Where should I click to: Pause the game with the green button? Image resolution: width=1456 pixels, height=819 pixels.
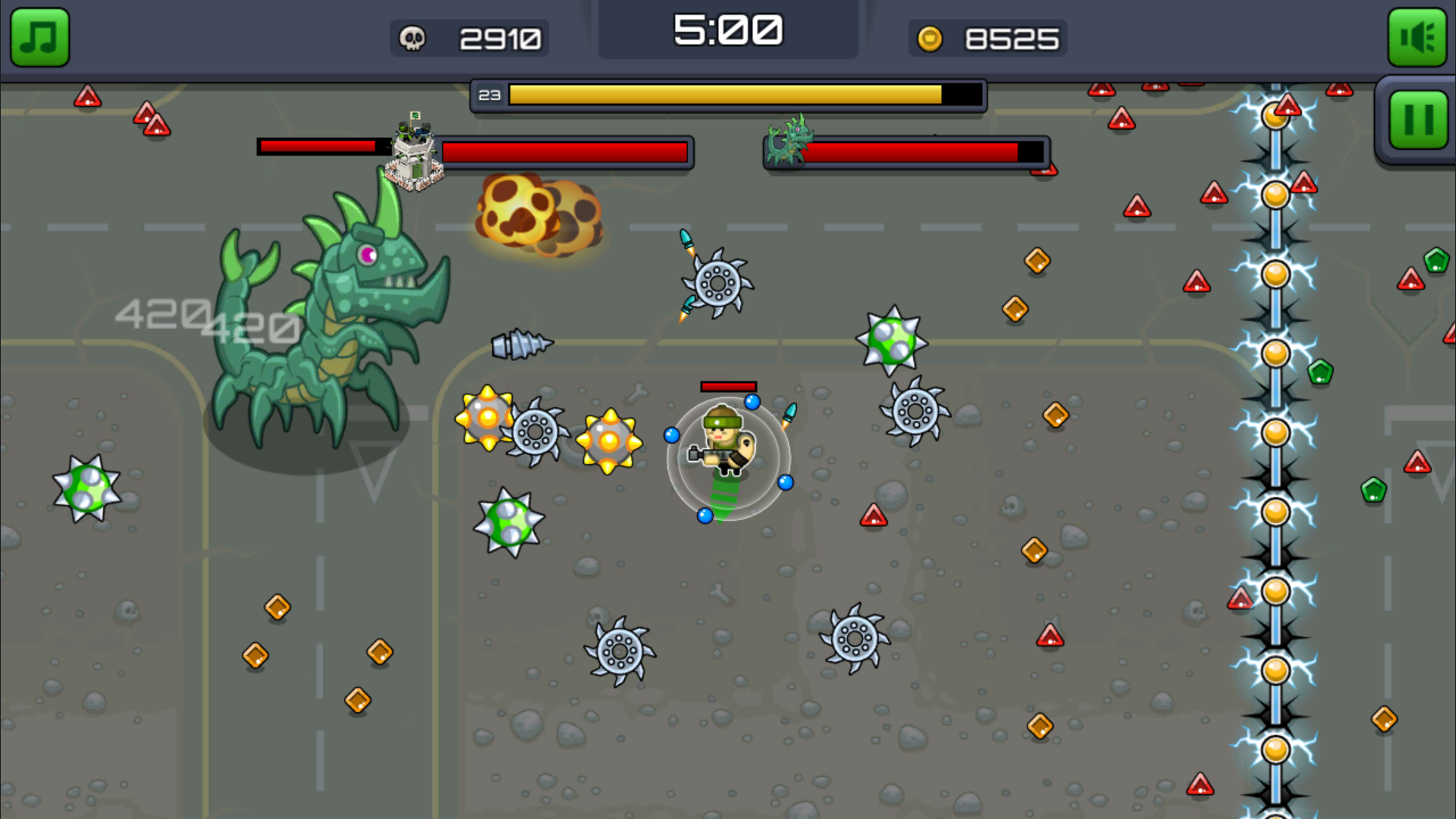coord(1418,120)
